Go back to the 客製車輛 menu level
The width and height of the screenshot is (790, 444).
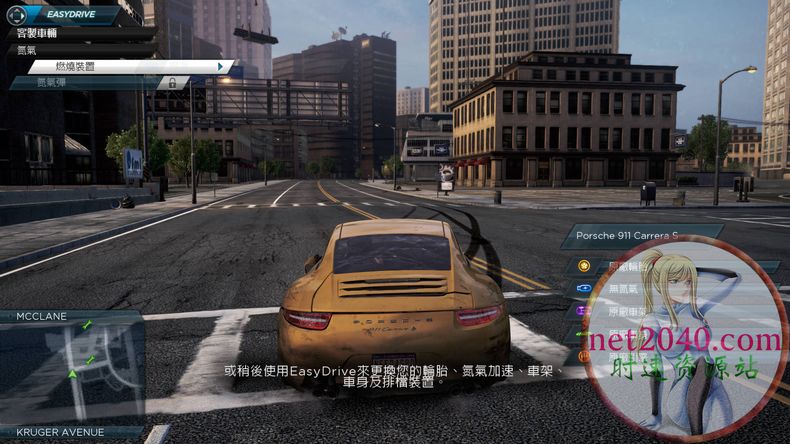pos(60,33)
